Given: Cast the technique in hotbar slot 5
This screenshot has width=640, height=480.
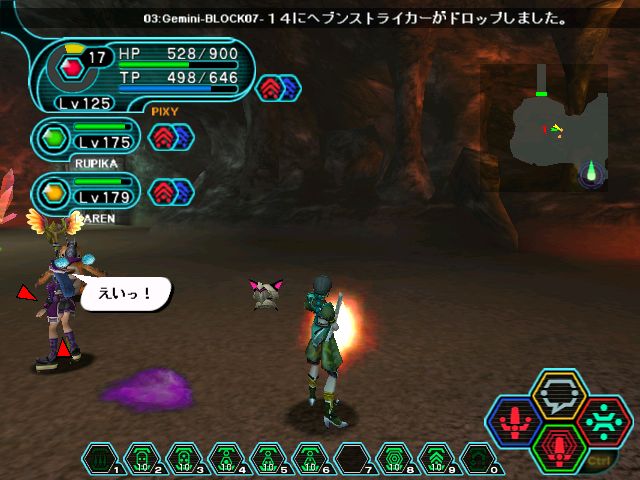Looking at the screenshot, I should pyautogui.click(x=268, y=458).
